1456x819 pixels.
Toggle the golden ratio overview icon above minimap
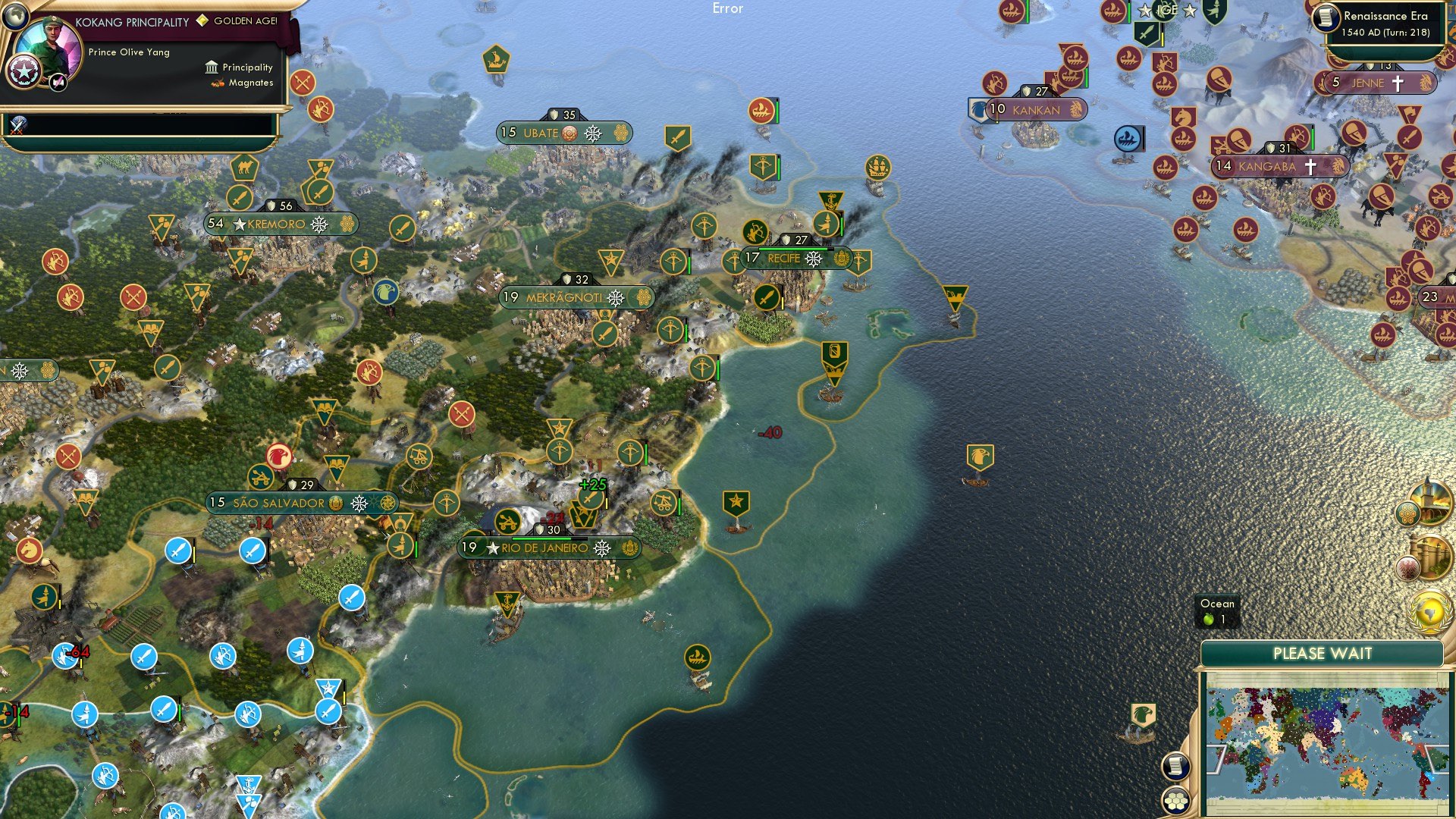pos(1430,611)
